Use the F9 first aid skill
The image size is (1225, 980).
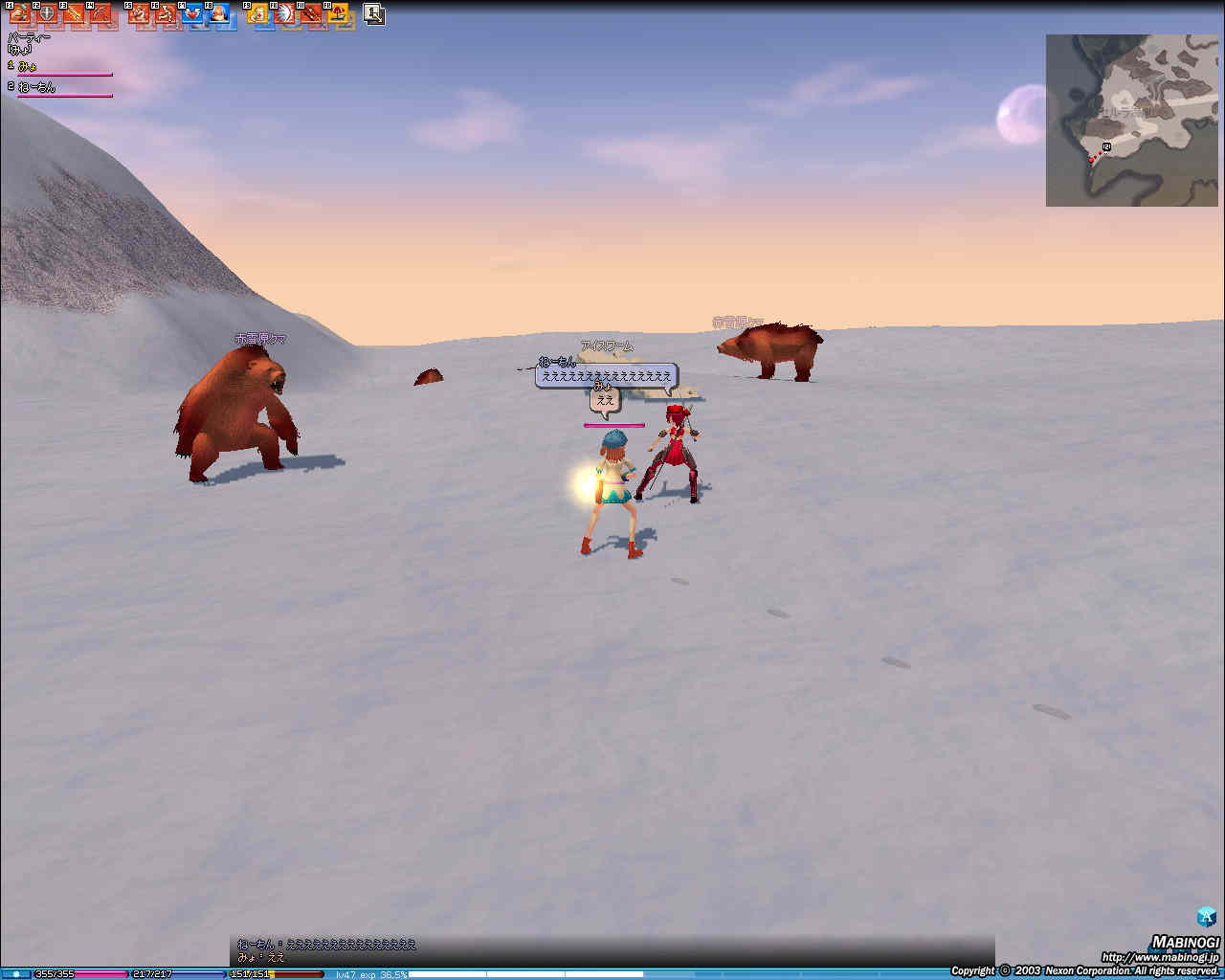[258, 14]
